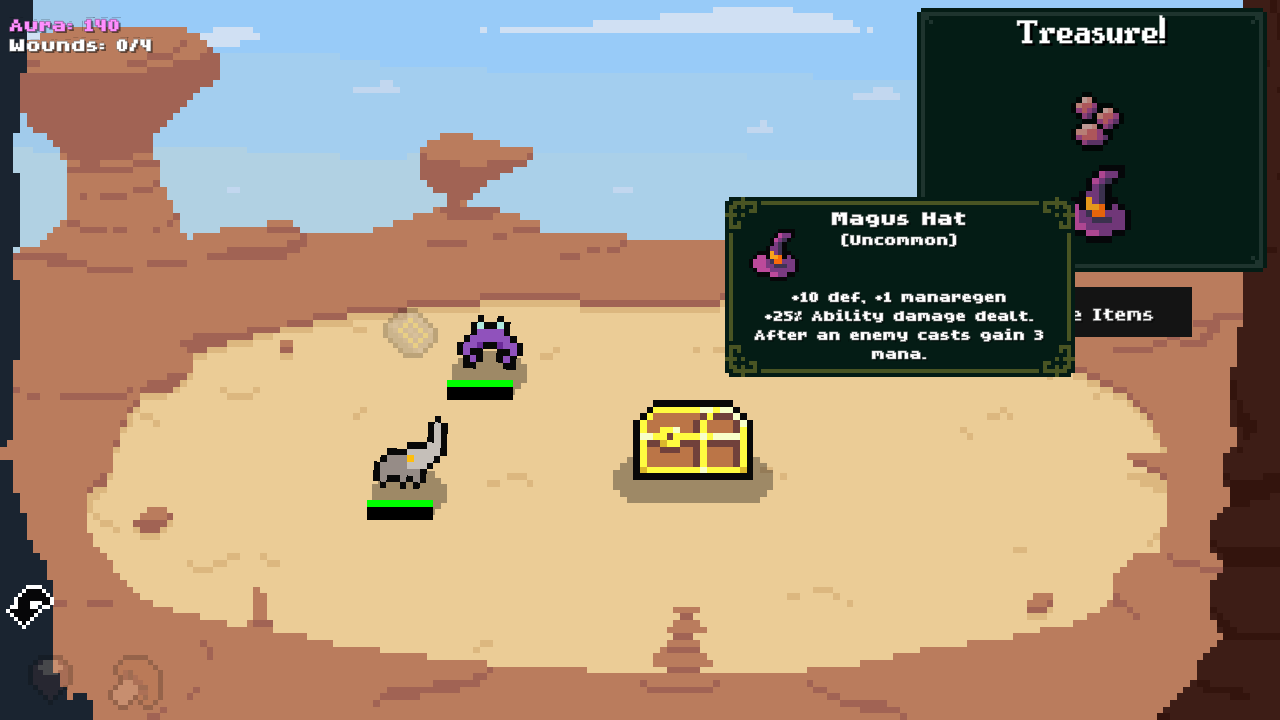Image resolution: width=1280 pixels, height=720 pixels.
Task: Click the Treasure! panel title
Action: tap(1090, 30)
